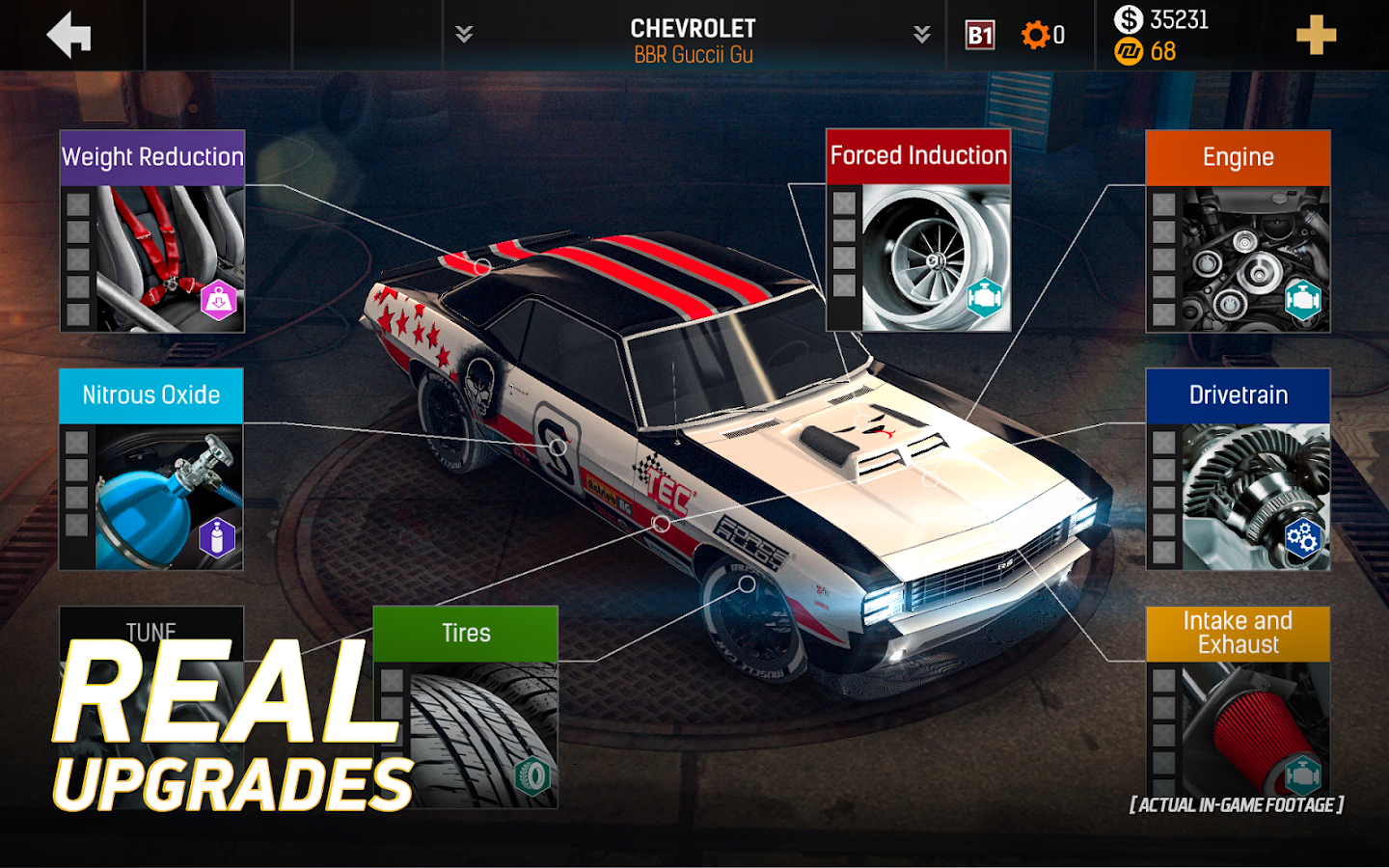Open the Drivetrain upgrade panel

pos(1238,470)
